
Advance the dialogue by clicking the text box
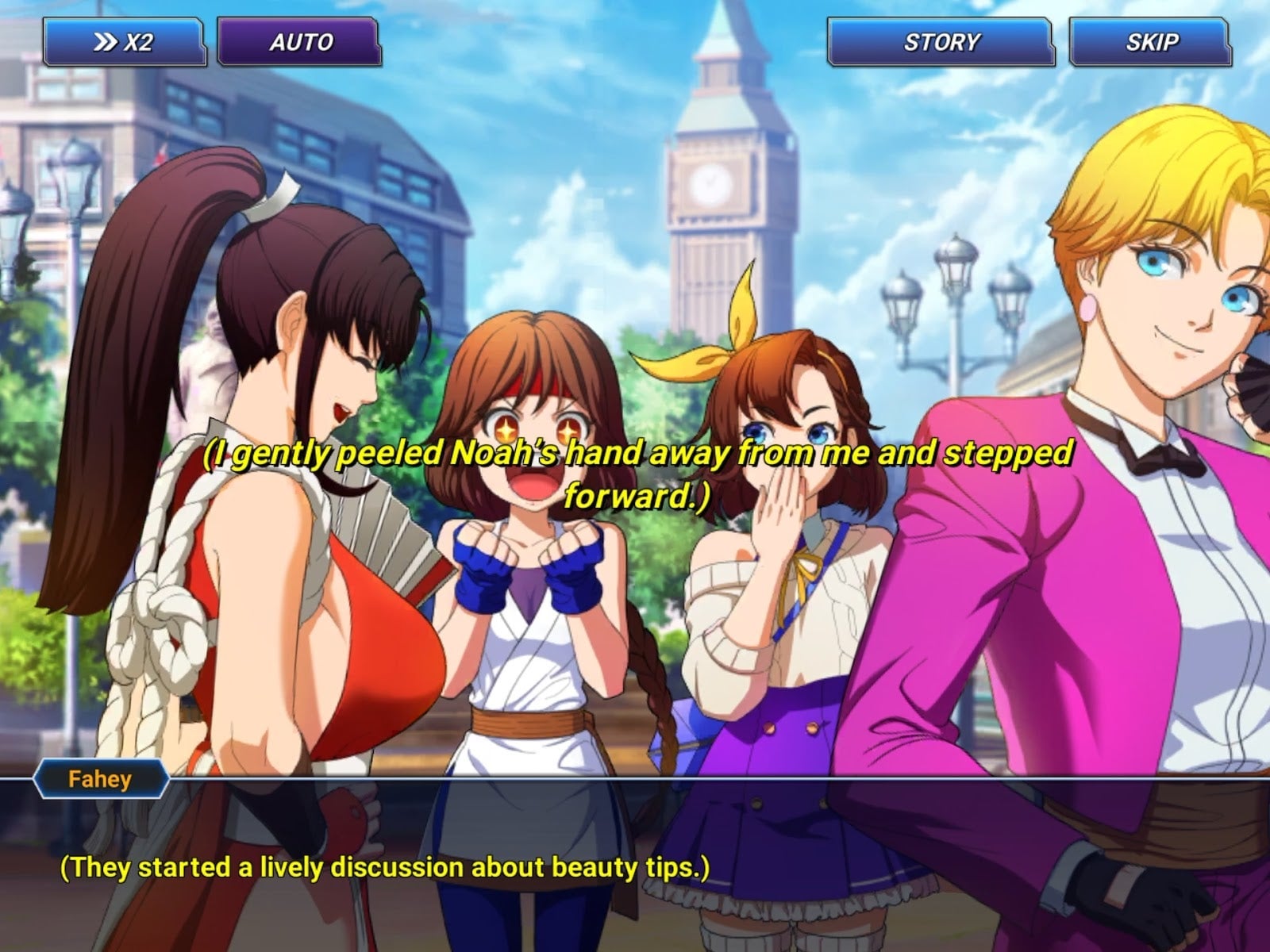(635, 866)
